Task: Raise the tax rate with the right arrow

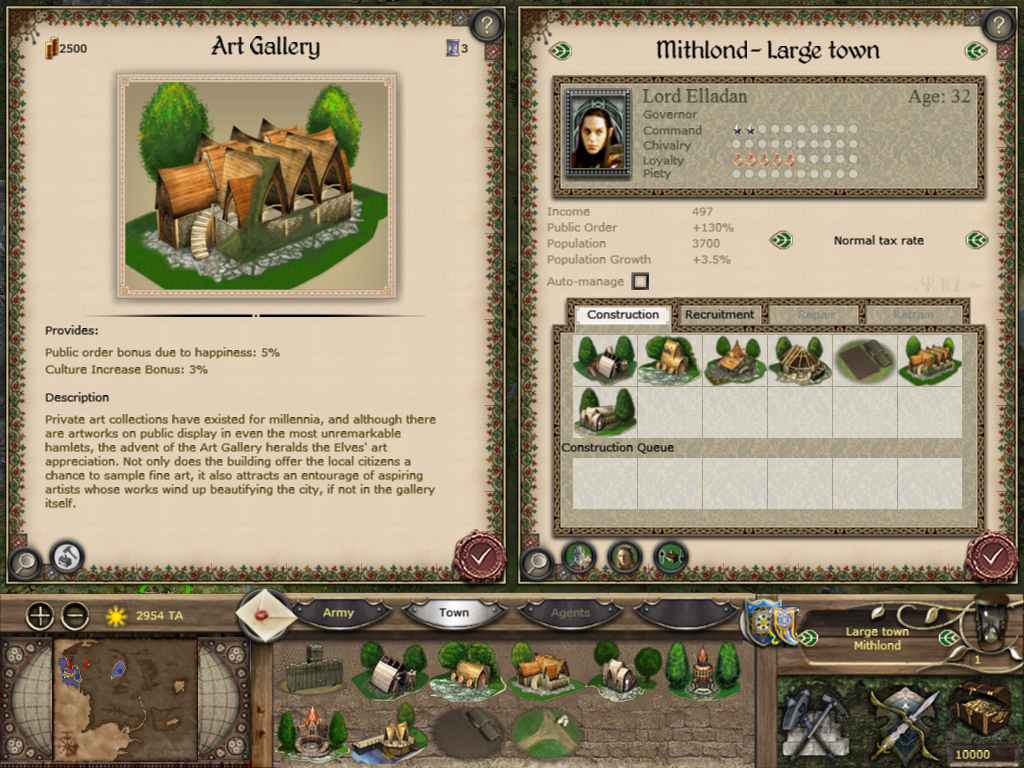Action: 977,240
